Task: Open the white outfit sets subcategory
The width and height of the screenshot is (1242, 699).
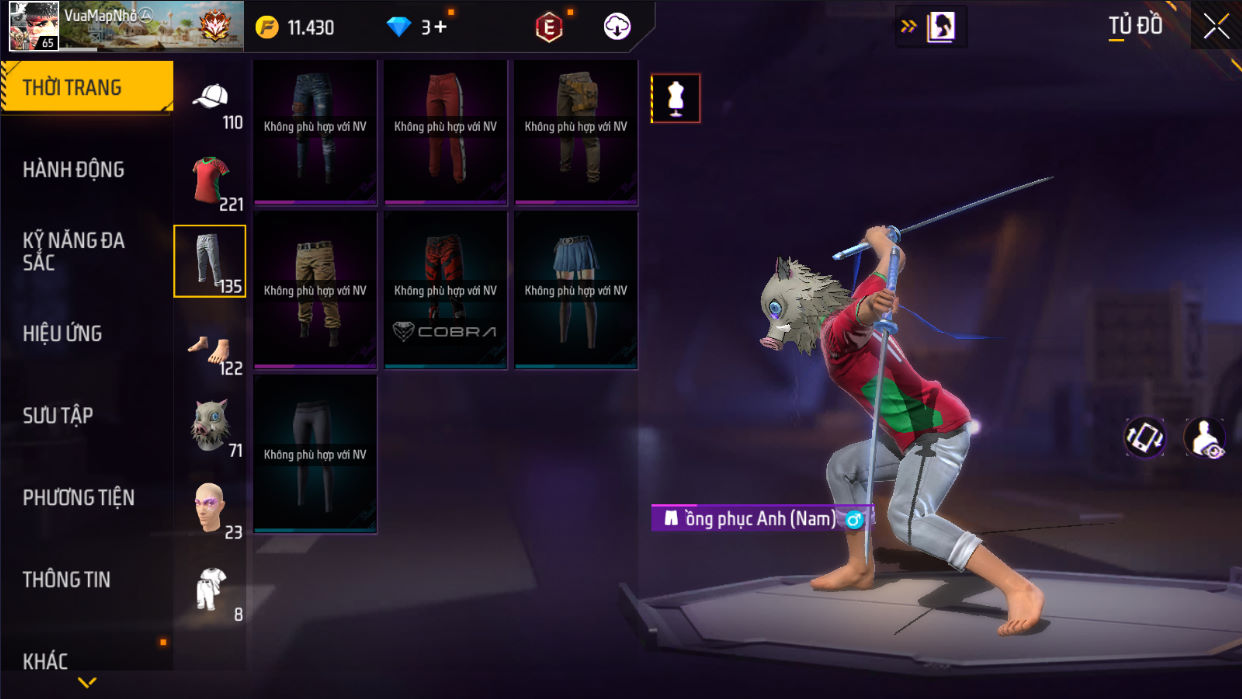Action: click(x=210, y=591)
